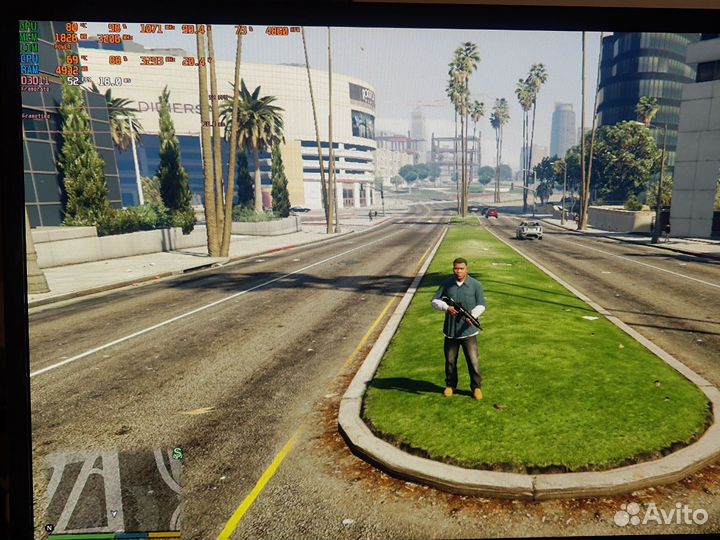Screen dimensions: 720x540
Task: Select the green dollar sign map marker
Action: [177, 453]
